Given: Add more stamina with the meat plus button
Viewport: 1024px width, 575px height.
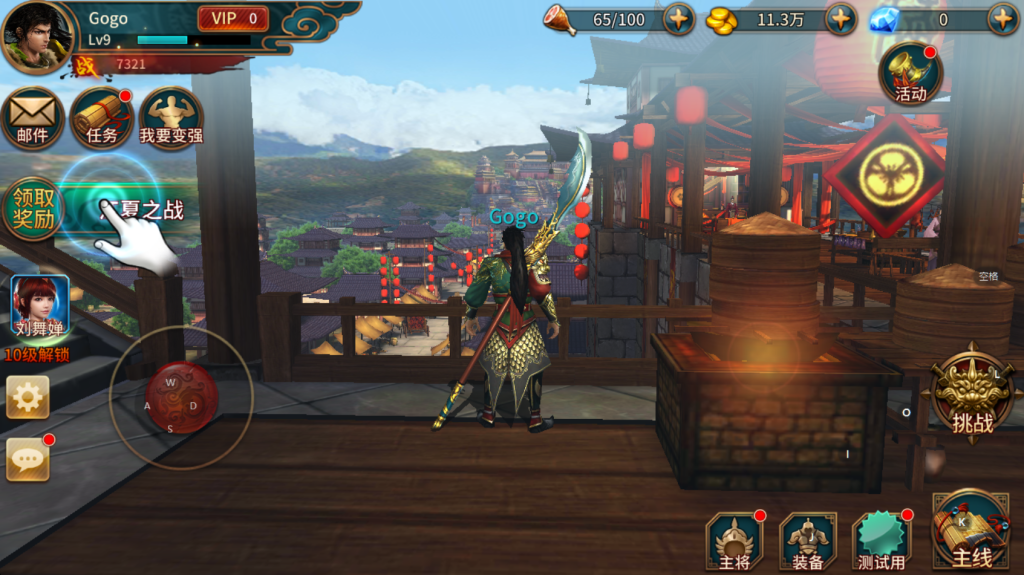Looking at the screenshot, I should tap(679, 19).
